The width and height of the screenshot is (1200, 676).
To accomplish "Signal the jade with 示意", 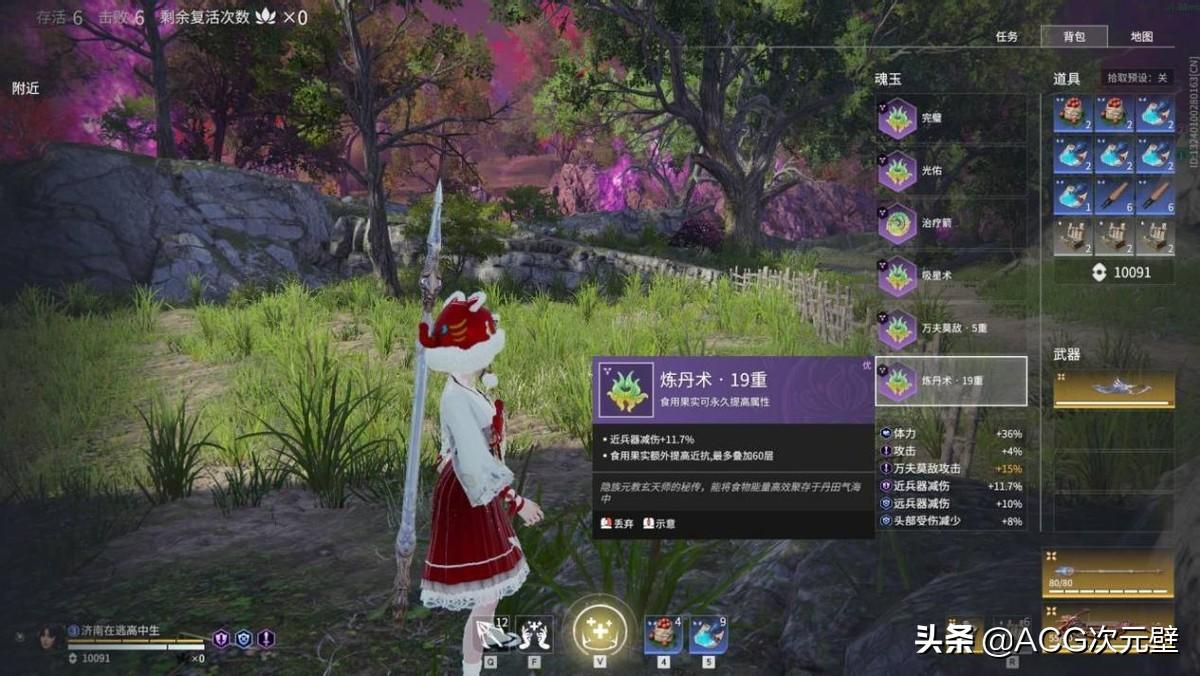I will (x=659, y=523).
